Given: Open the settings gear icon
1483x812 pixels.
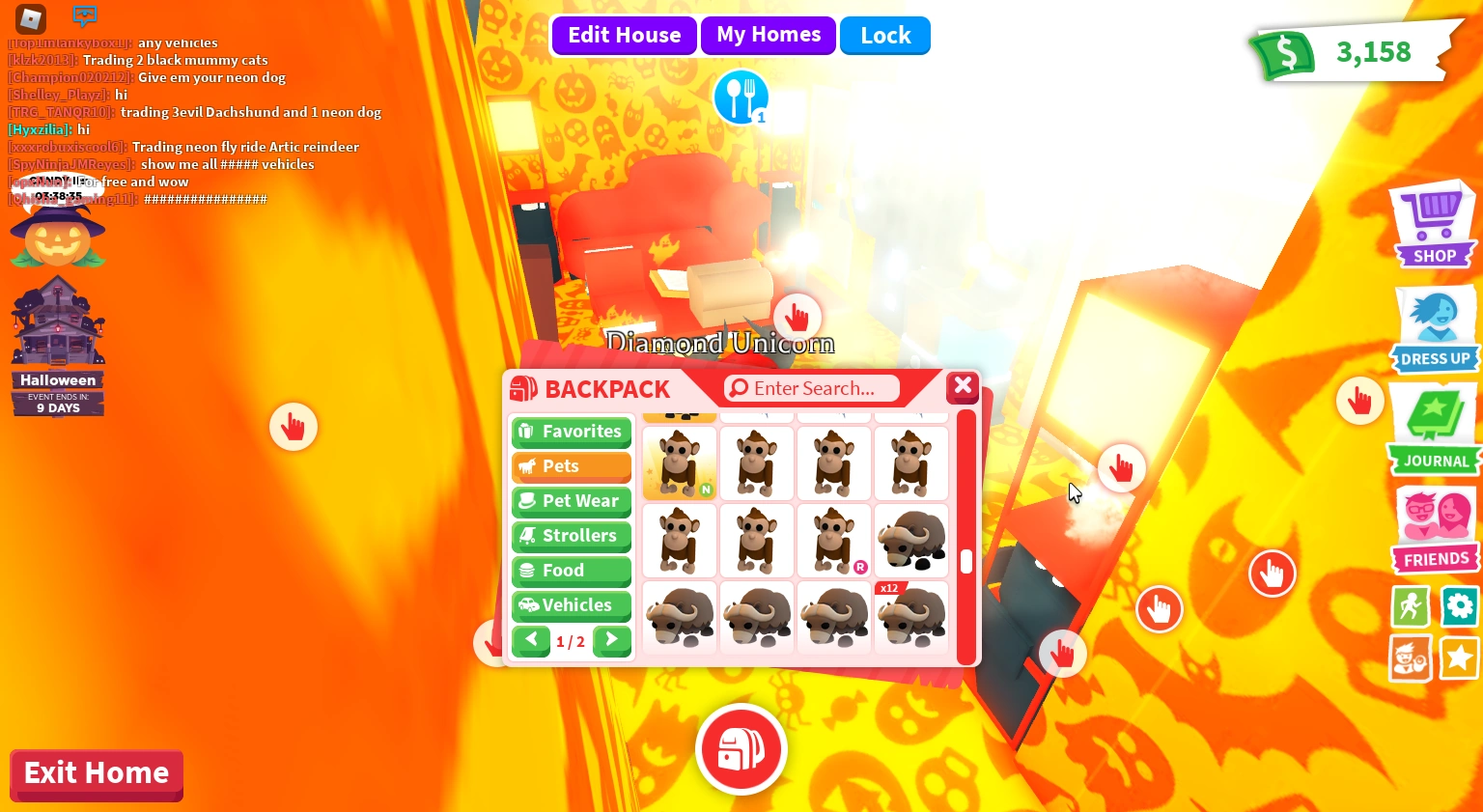Looking at the screenshot, I should click(1458, 607).
